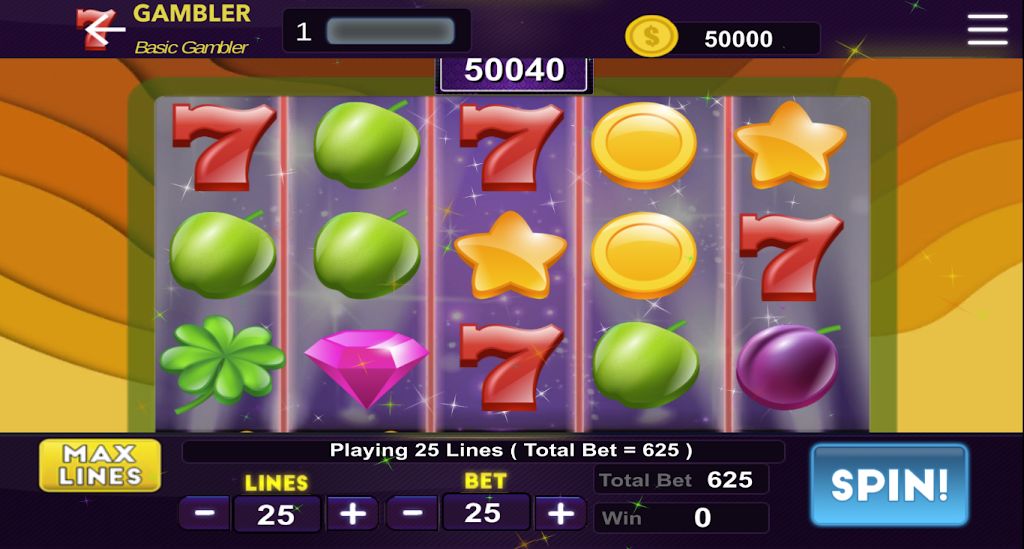
Task: Go back with the red arrow icon
Action: click(x=100, y=30)
